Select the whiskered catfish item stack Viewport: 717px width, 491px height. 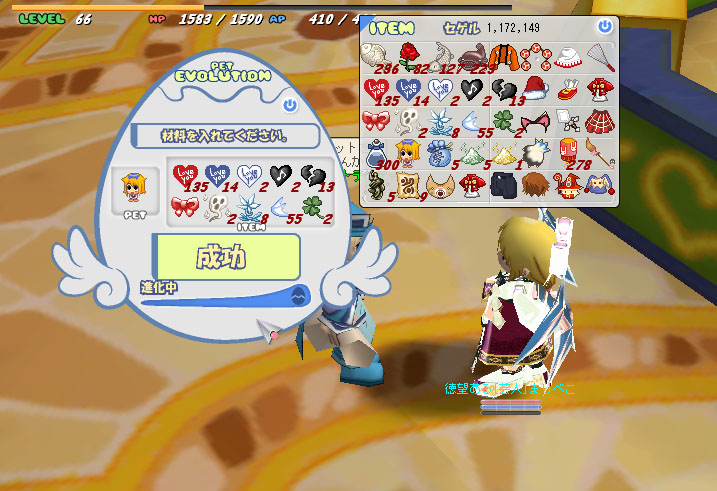[471, 55]
